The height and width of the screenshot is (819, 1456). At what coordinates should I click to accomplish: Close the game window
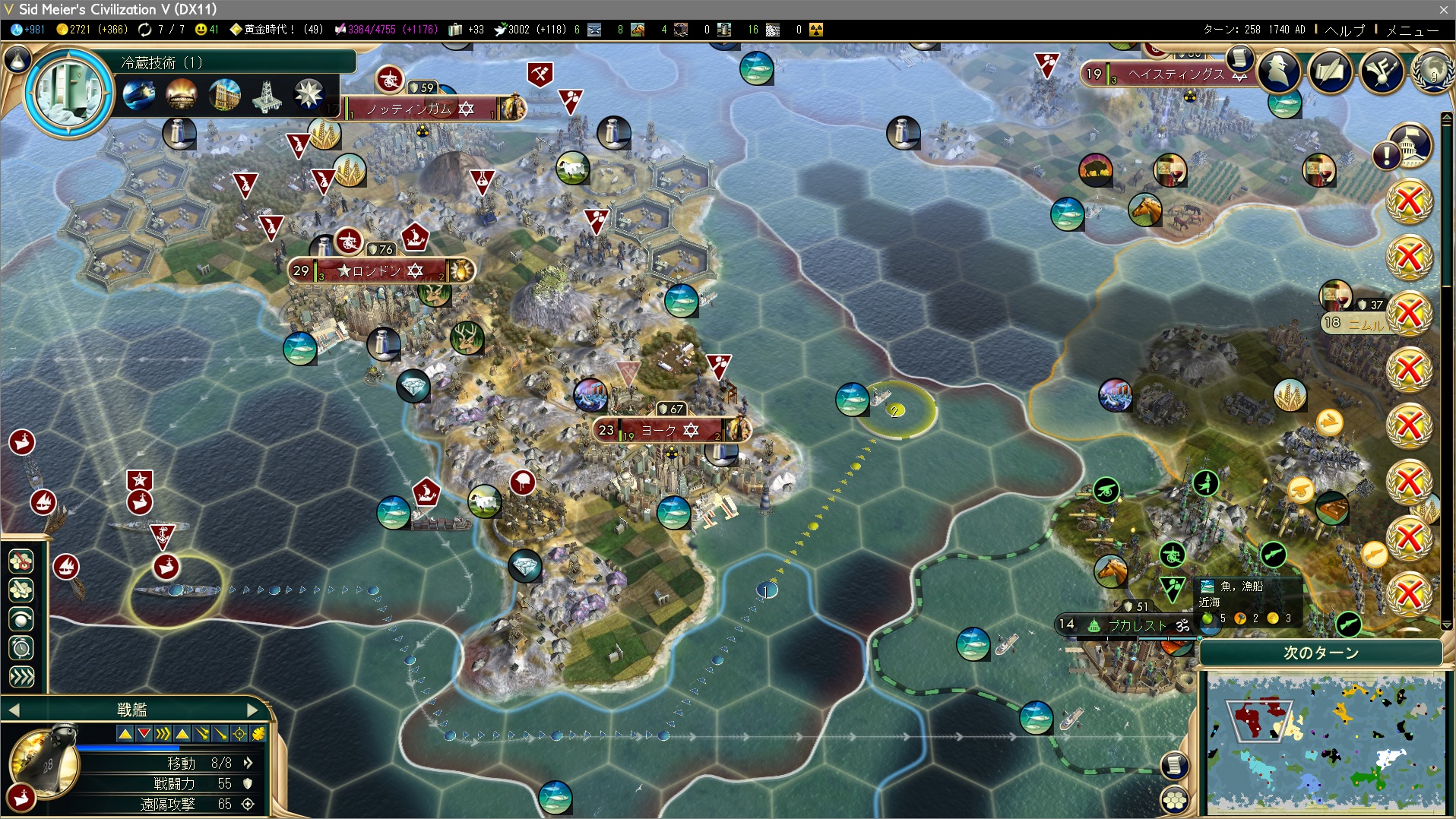click(x=1443, y=9)
